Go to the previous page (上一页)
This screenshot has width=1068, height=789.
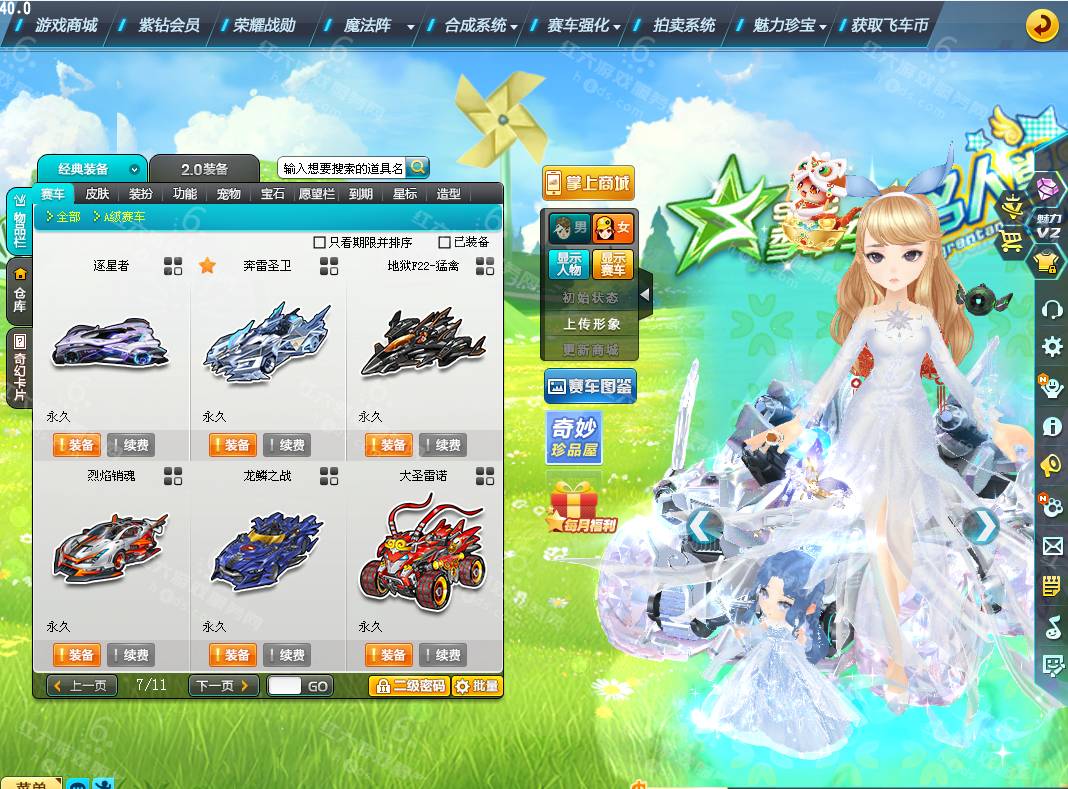pos(82,686)
